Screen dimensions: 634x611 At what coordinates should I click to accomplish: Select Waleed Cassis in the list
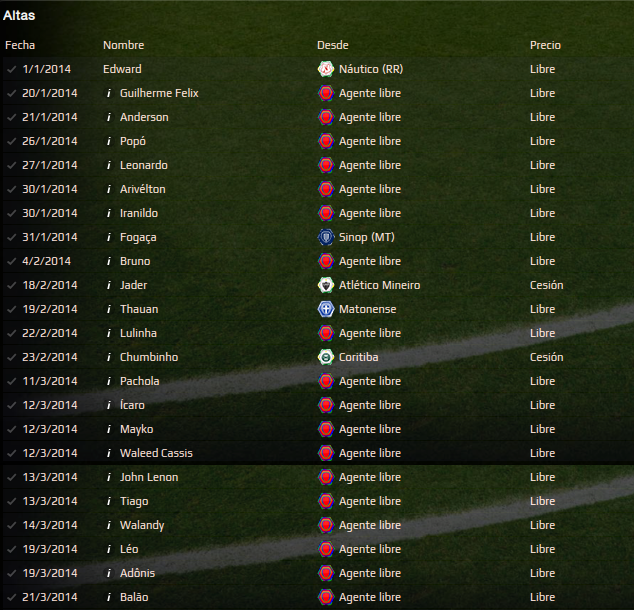tap(156, 453)
